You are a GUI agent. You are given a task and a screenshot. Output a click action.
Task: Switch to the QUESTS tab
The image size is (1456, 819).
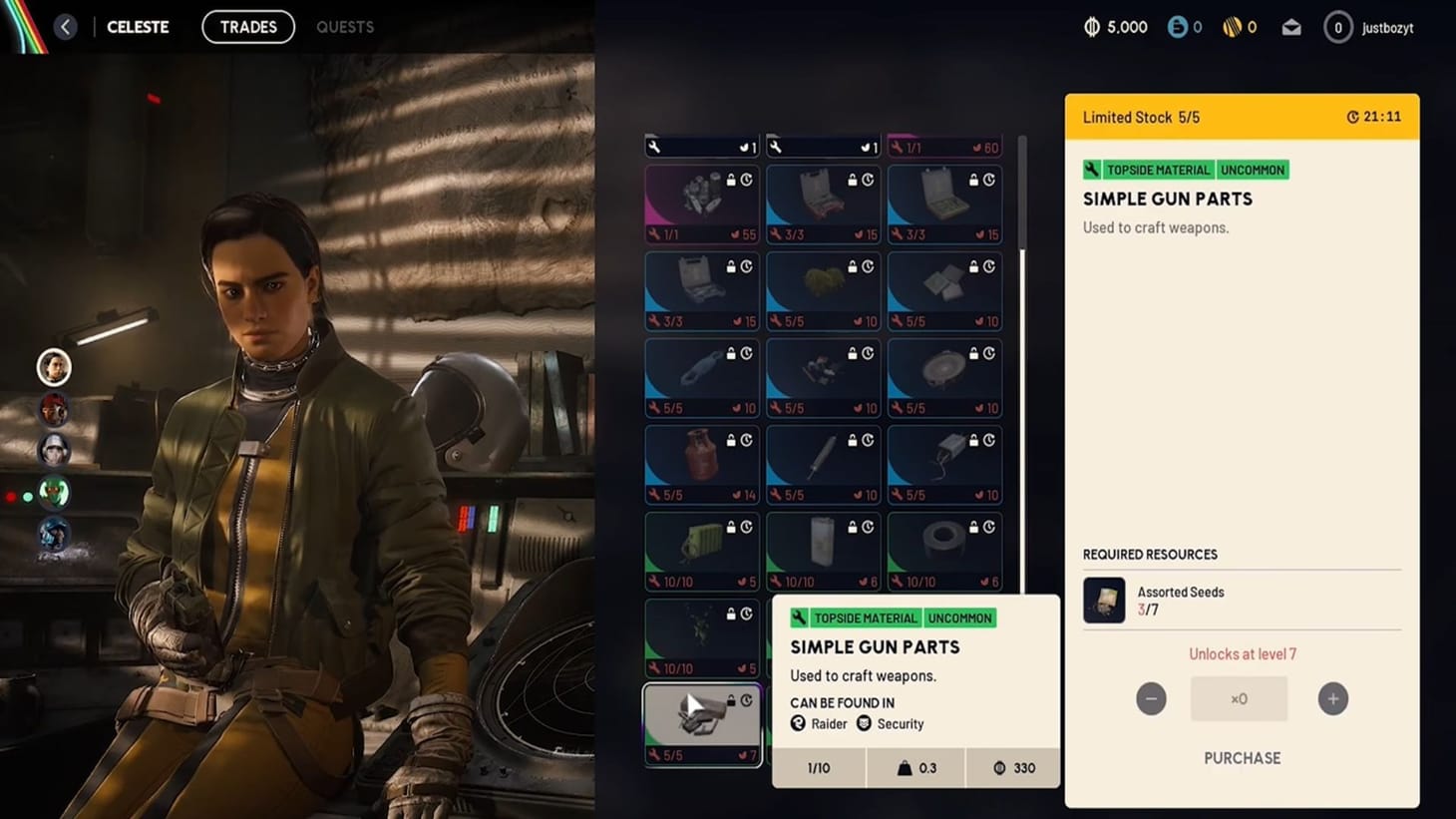point(345,27)
